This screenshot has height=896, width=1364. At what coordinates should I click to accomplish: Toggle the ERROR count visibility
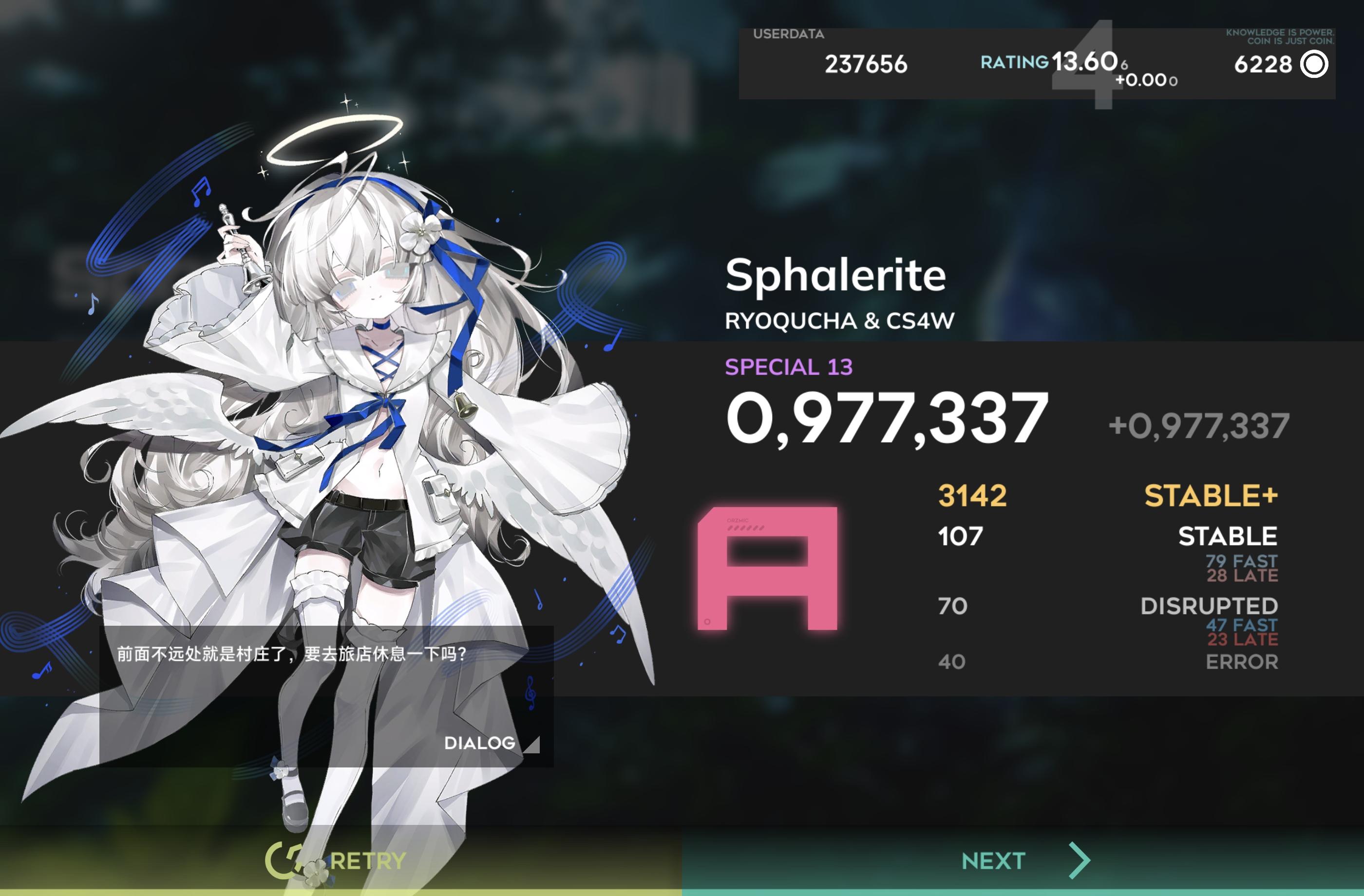(x=1242, y=662)
